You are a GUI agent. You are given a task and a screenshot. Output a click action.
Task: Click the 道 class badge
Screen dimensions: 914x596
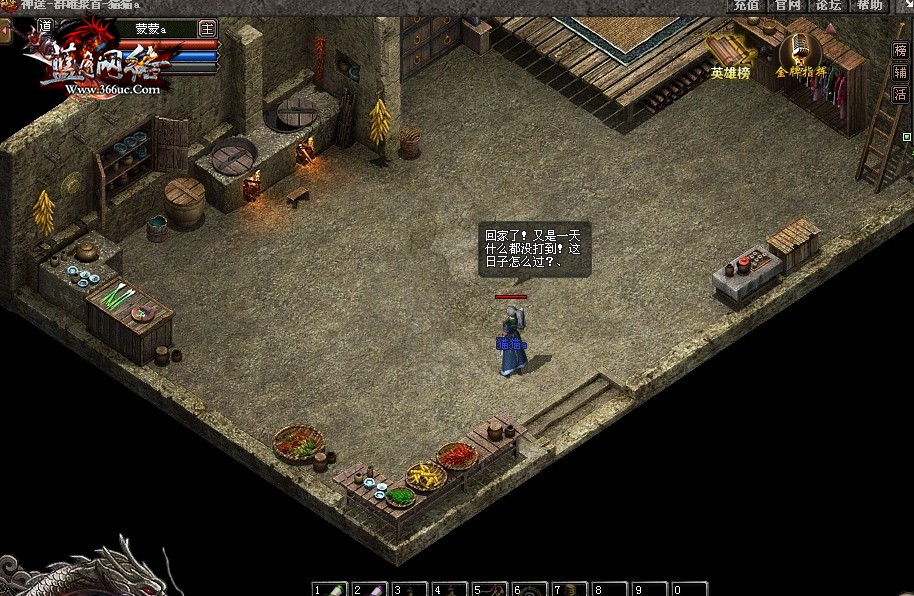click(44, 25)
